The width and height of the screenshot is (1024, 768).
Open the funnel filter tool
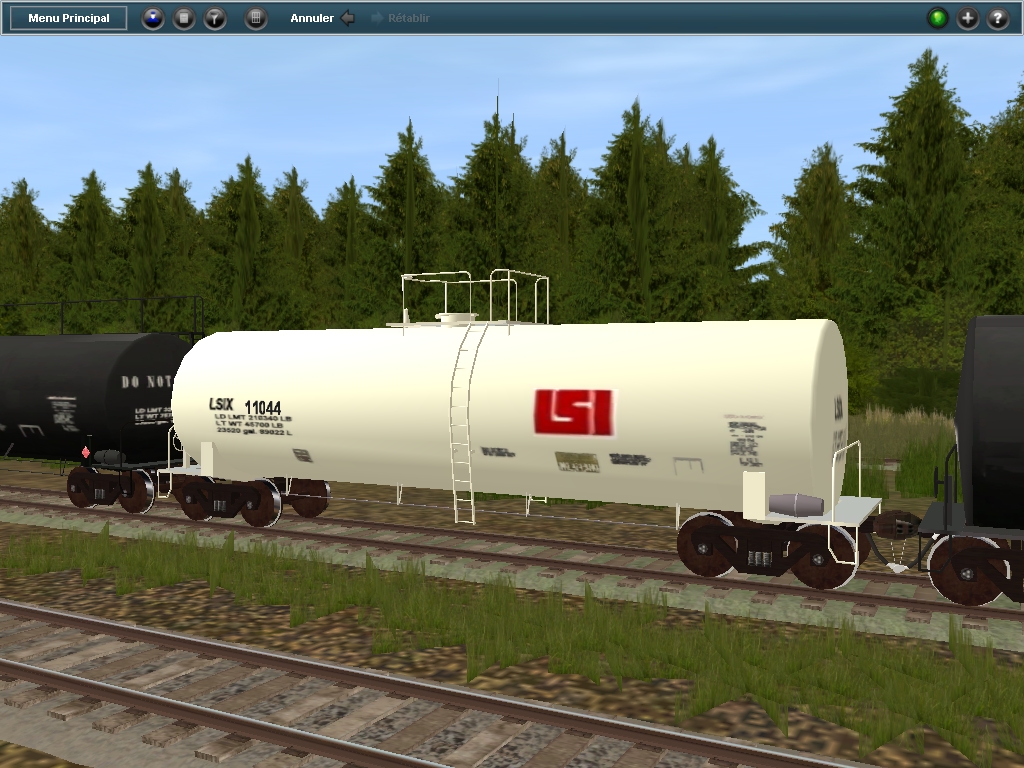pos(215,18)
